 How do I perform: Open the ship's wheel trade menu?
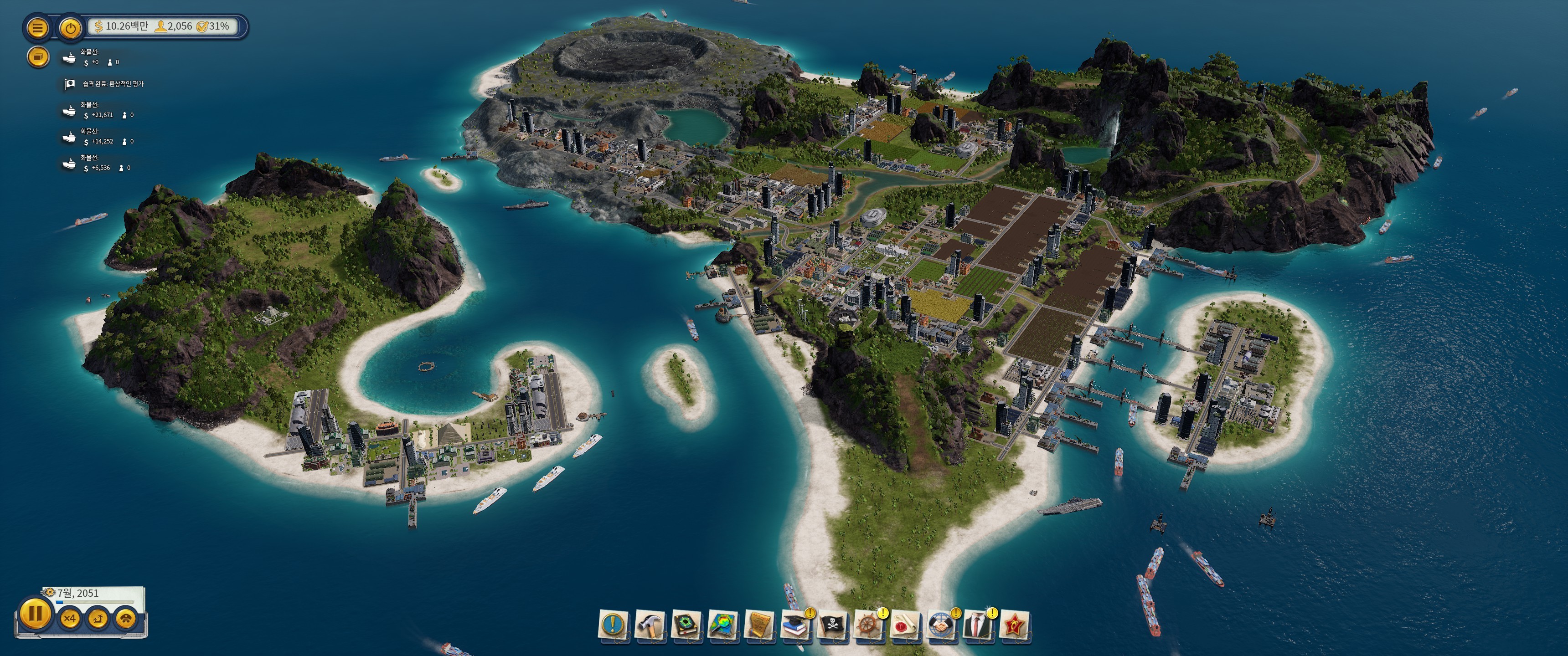[869, 625]
